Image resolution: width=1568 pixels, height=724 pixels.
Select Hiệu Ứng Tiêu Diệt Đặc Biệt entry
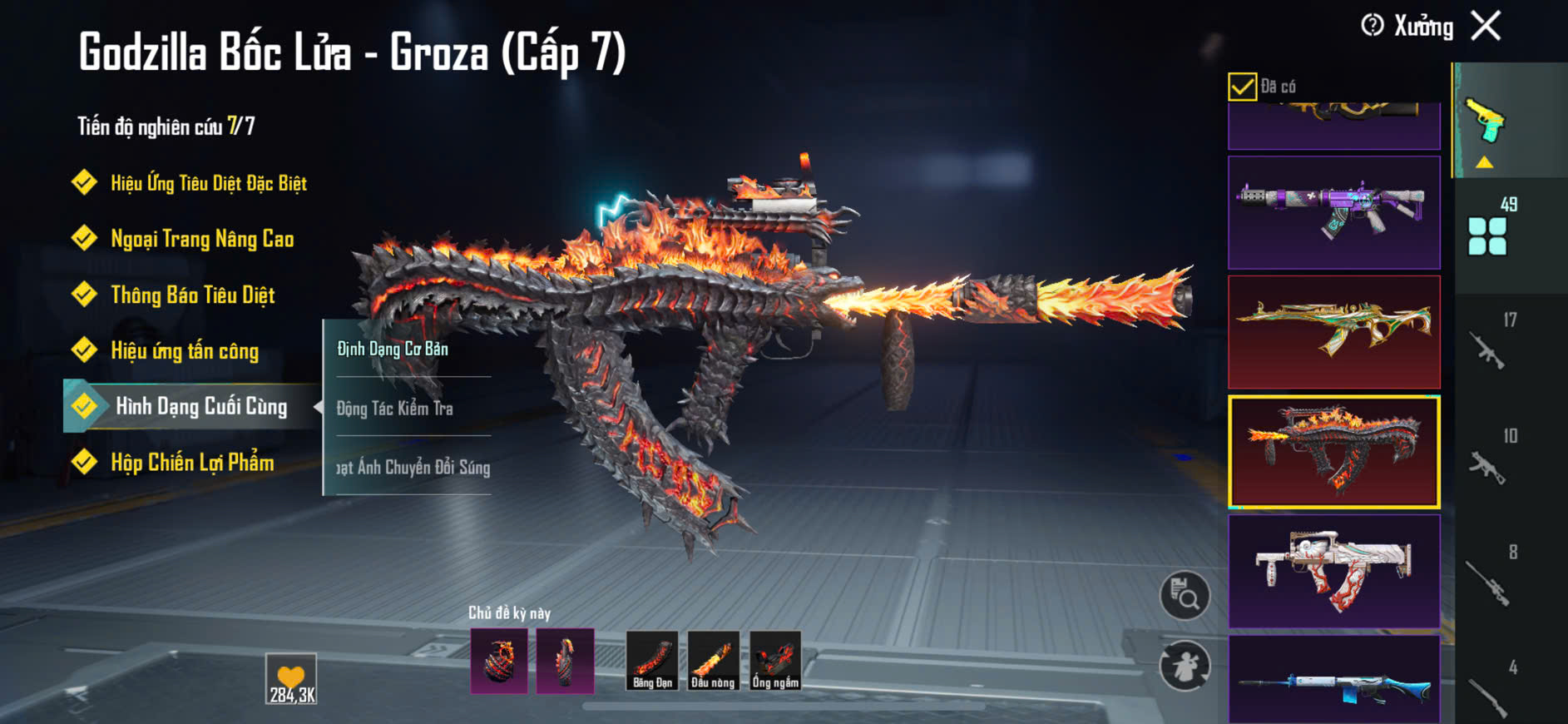click(x=208, y=183)
